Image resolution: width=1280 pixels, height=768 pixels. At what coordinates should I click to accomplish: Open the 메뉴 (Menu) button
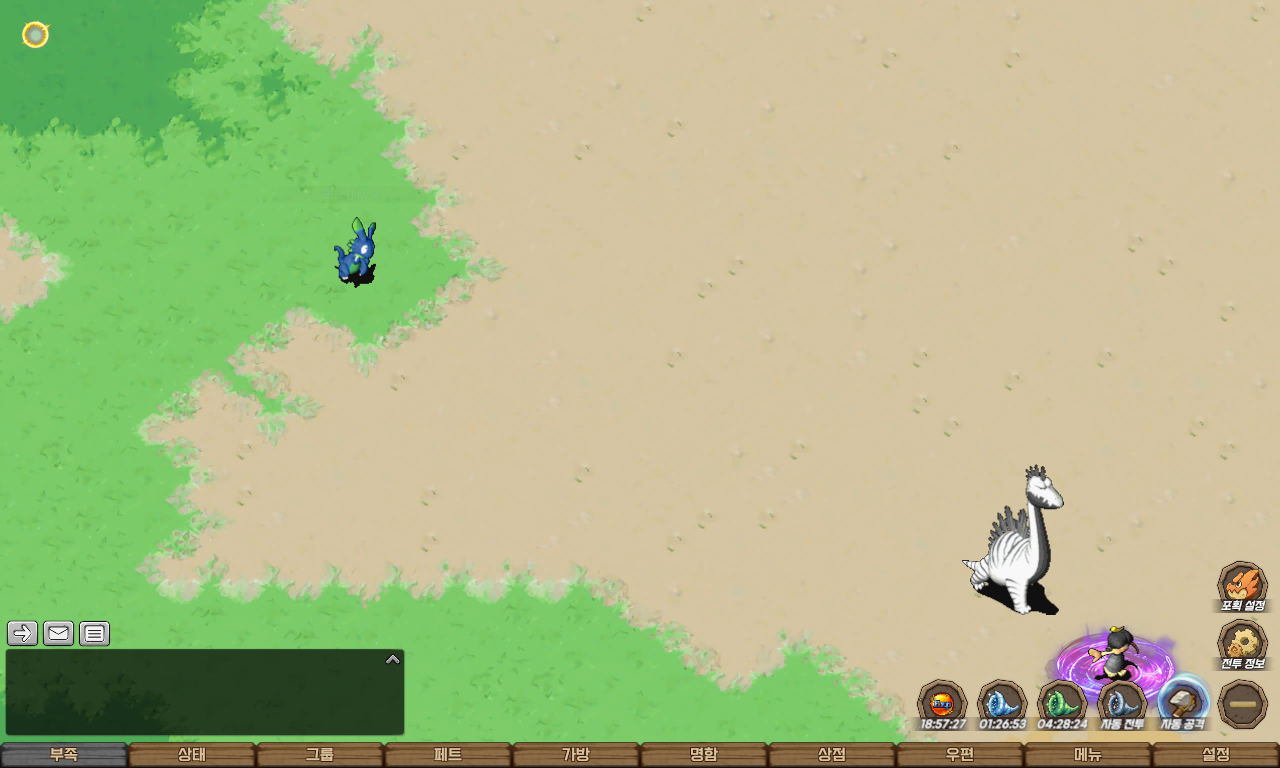point(1088,755)
